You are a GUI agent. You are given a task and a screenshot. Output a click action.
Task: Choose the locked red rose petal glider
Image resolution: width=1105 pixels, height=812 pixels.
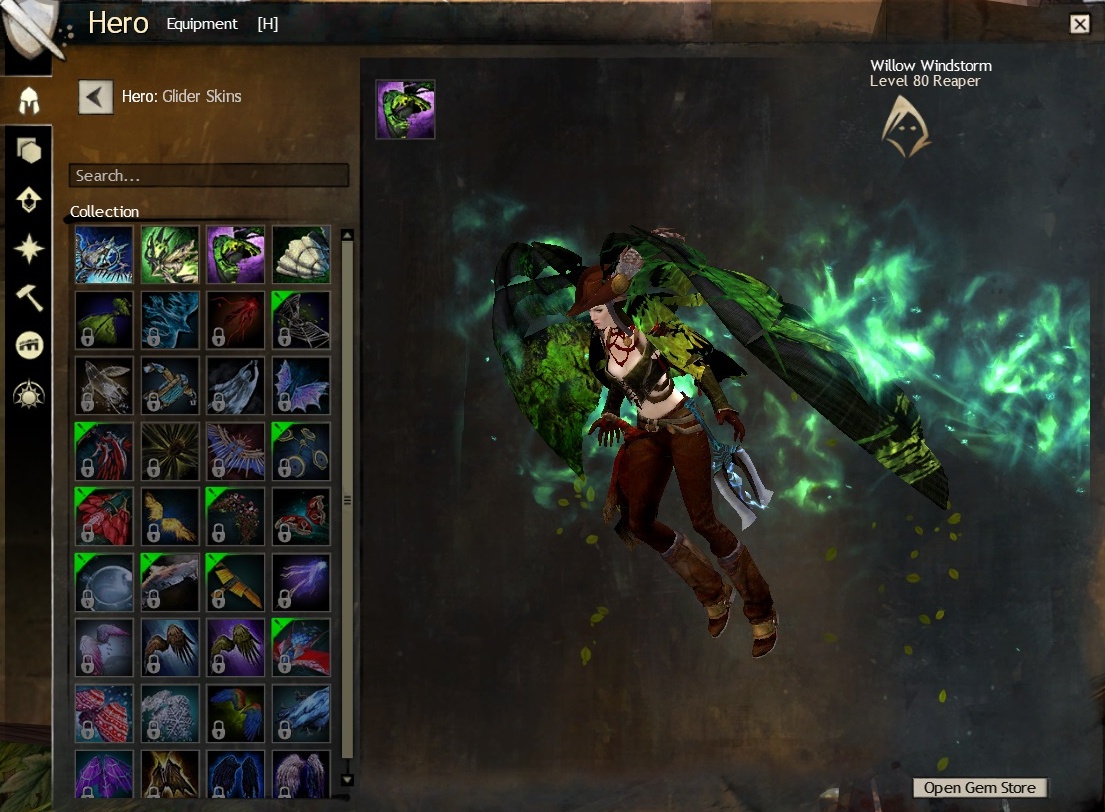(104, 516)
